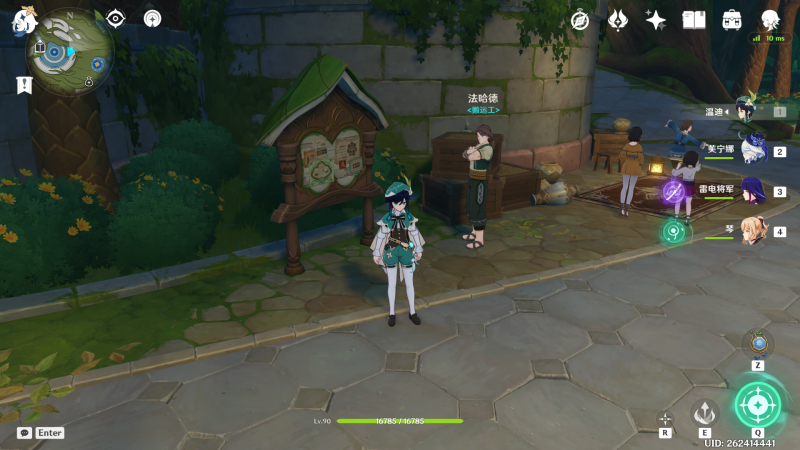Select active character 温迪 in party list
This screenshot has width=800, height=450.
pos(750,110)
